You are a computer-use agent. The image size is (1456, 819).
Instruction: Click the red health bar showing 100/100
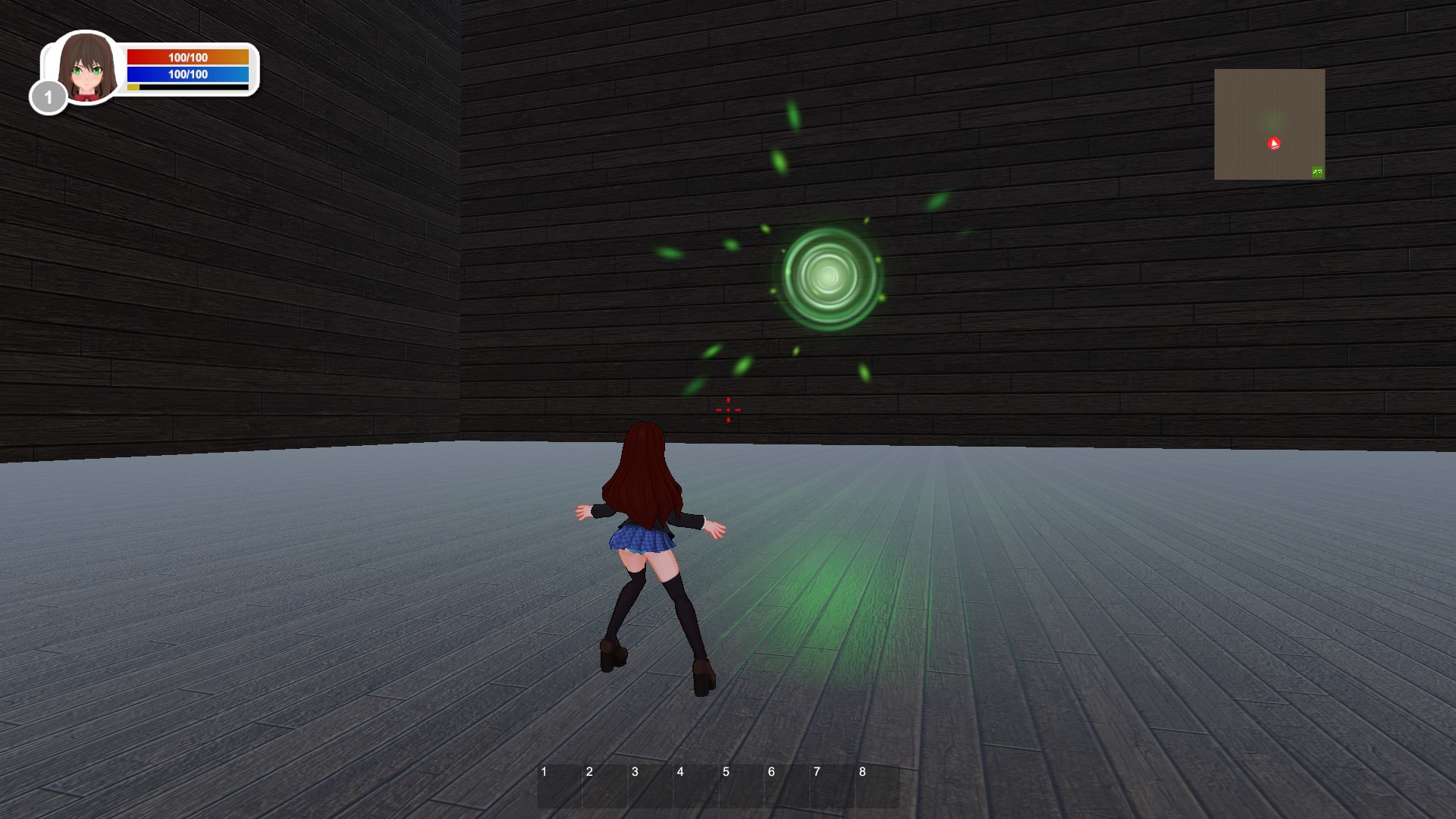click(x=187, y=56)
